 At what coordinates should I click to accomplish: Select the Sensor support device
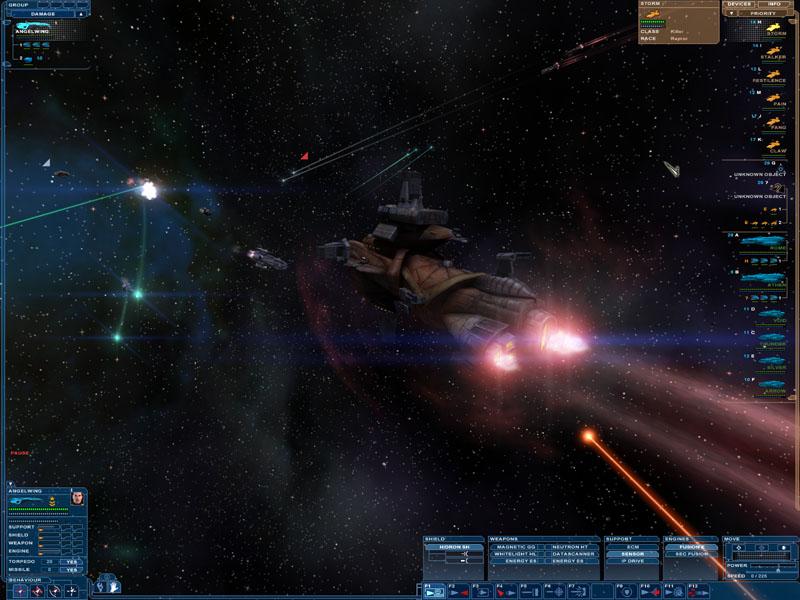coord(631,554)
